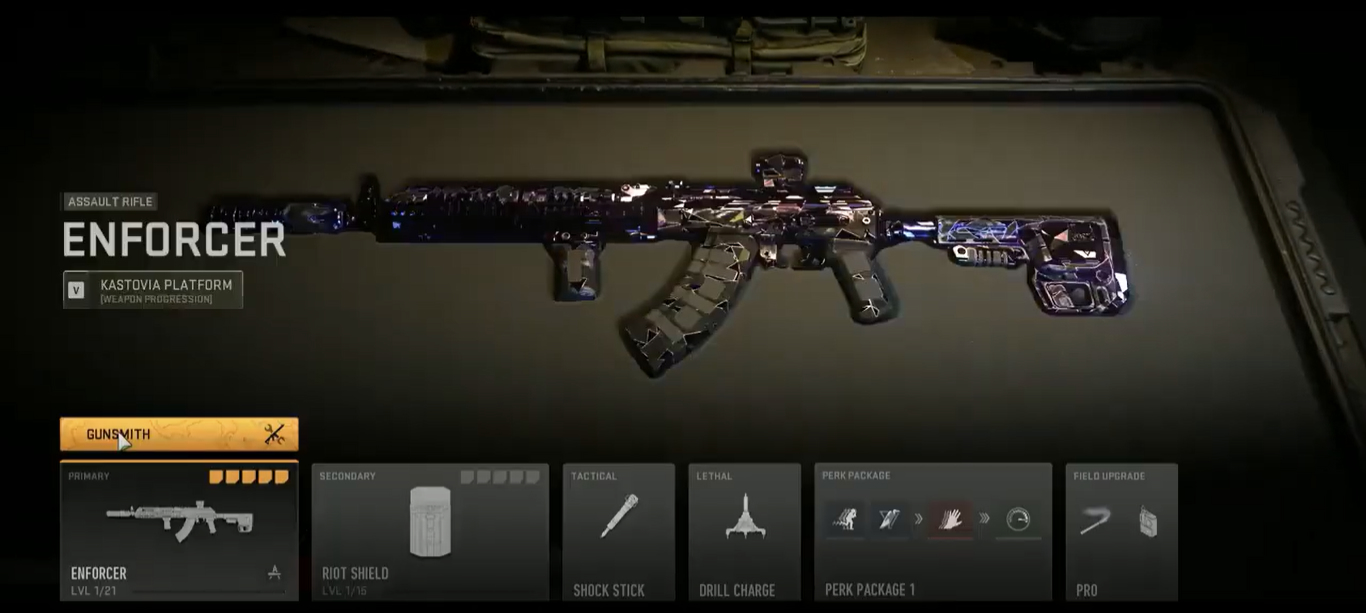Change the Shock Stick tactical equipment
This screenshot has width=1366, height=613.
618,532
